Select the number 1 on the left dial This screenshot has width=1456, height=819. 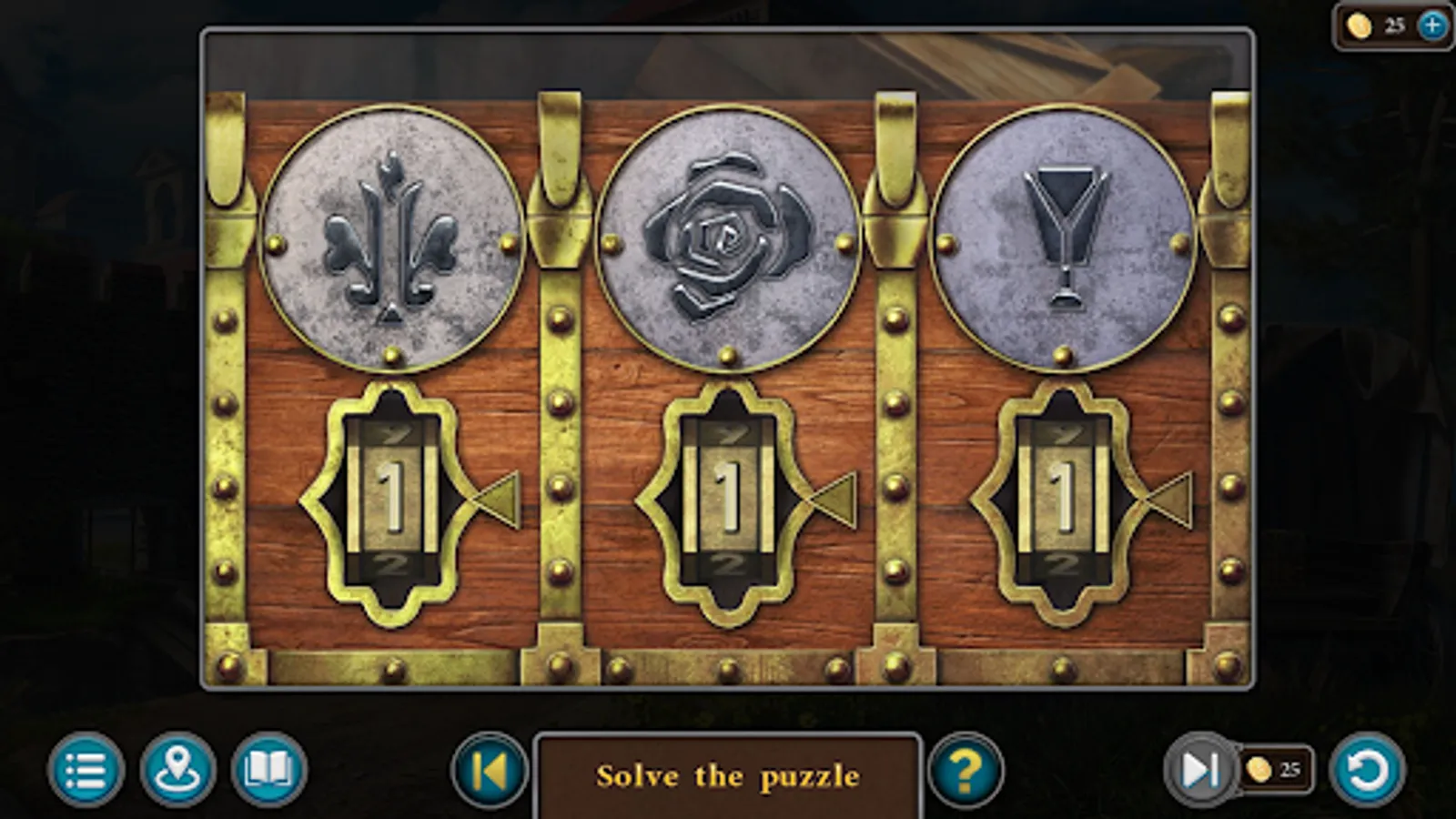click(x=391, y=496)
